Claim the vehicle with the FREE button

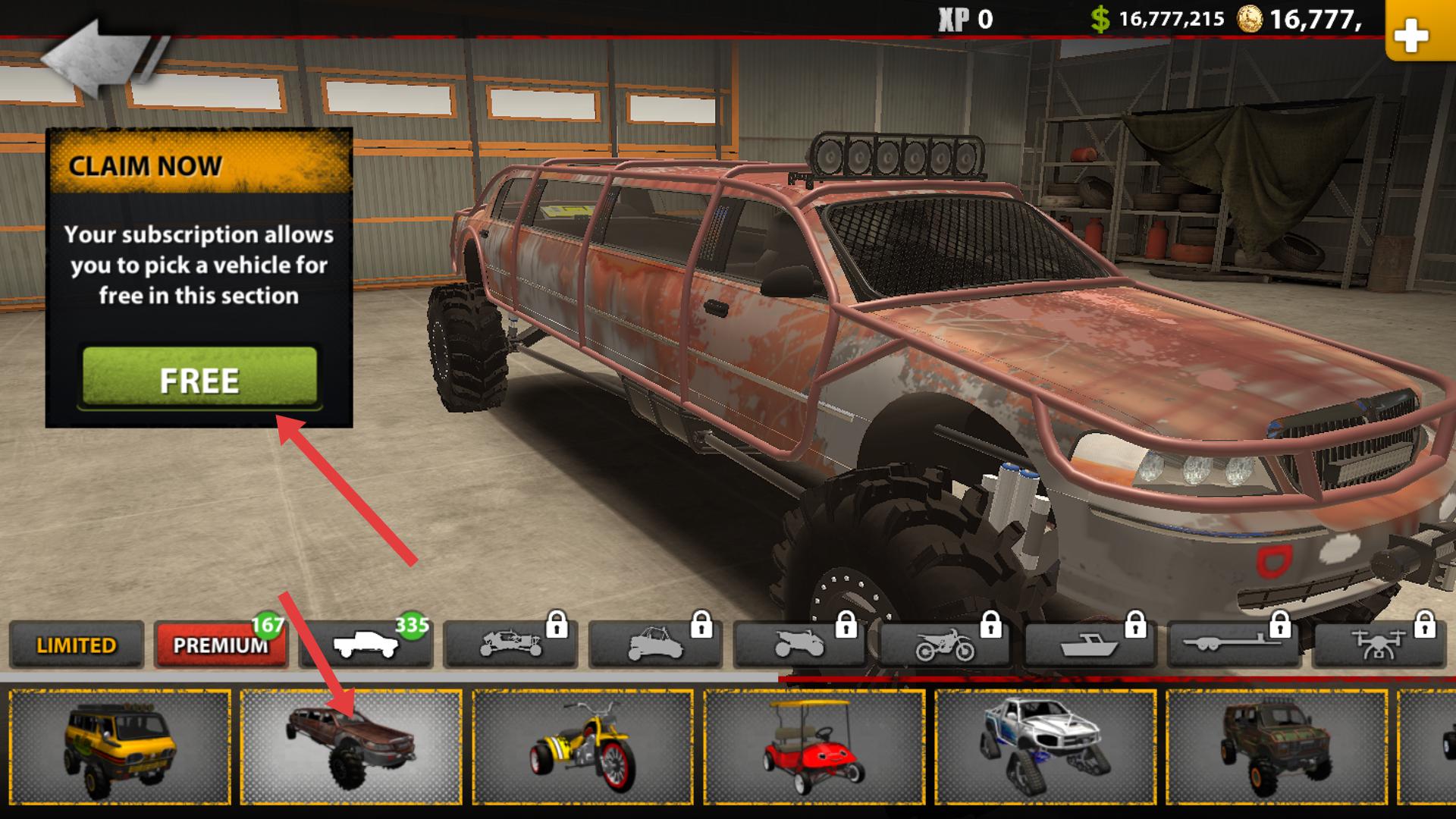[199, 378]
